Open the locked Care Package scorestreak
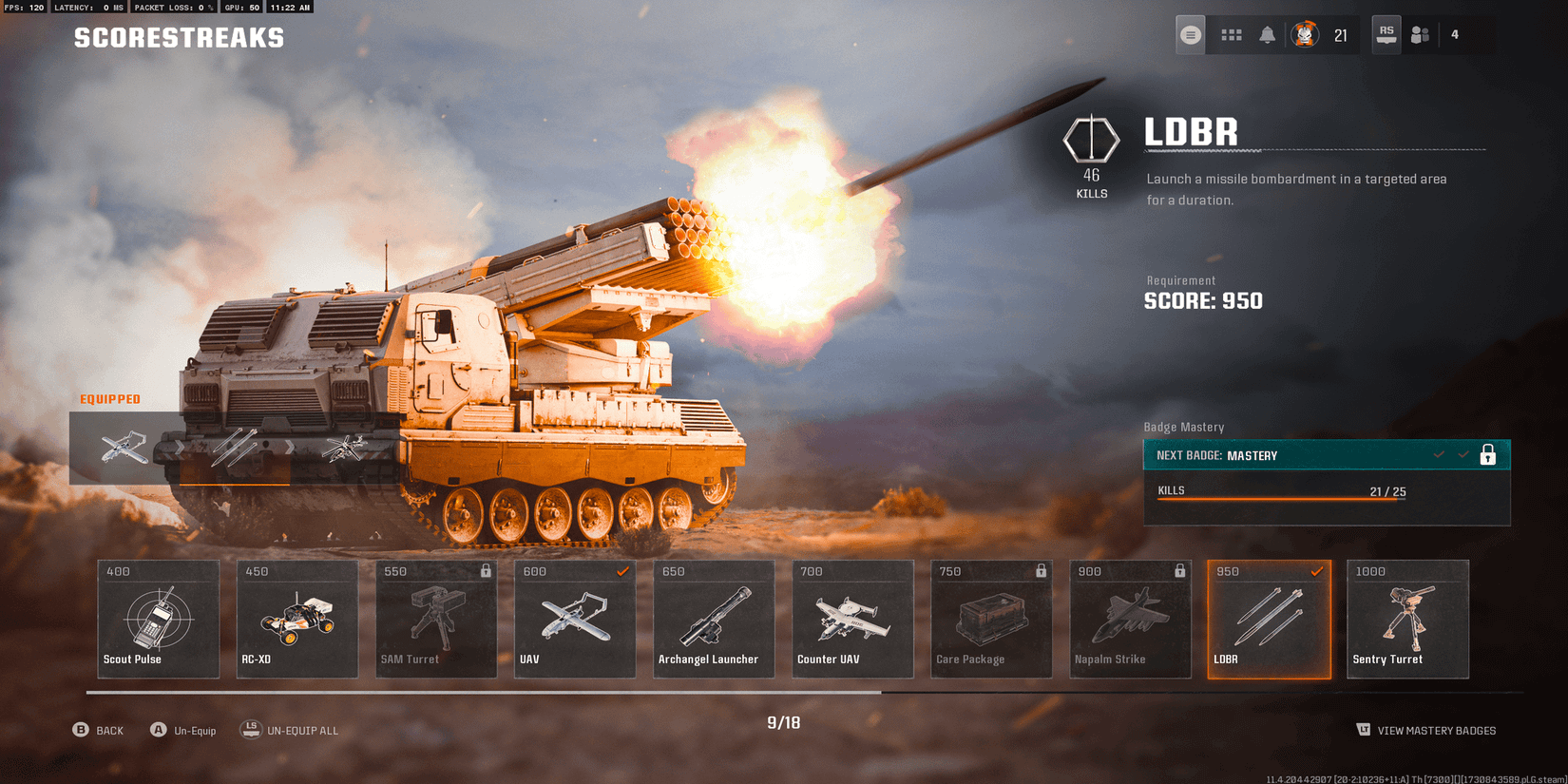Screen dimensions: 1568x784 tap(991, 619)
